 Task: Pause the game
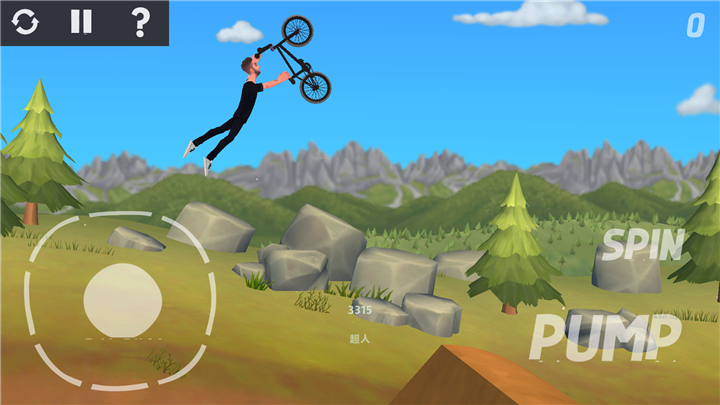coord(82,22)
